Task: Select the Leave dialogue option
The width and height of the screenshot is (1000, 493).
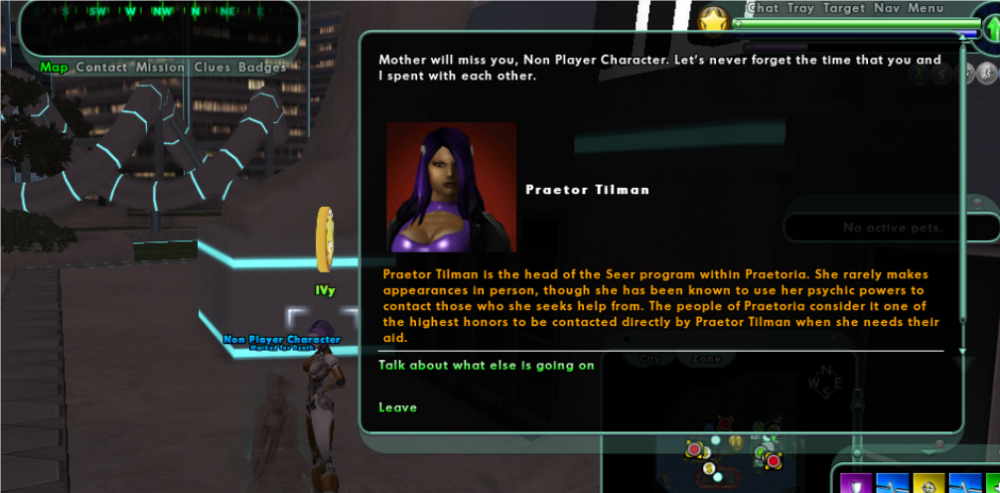Action: (398, 407)
